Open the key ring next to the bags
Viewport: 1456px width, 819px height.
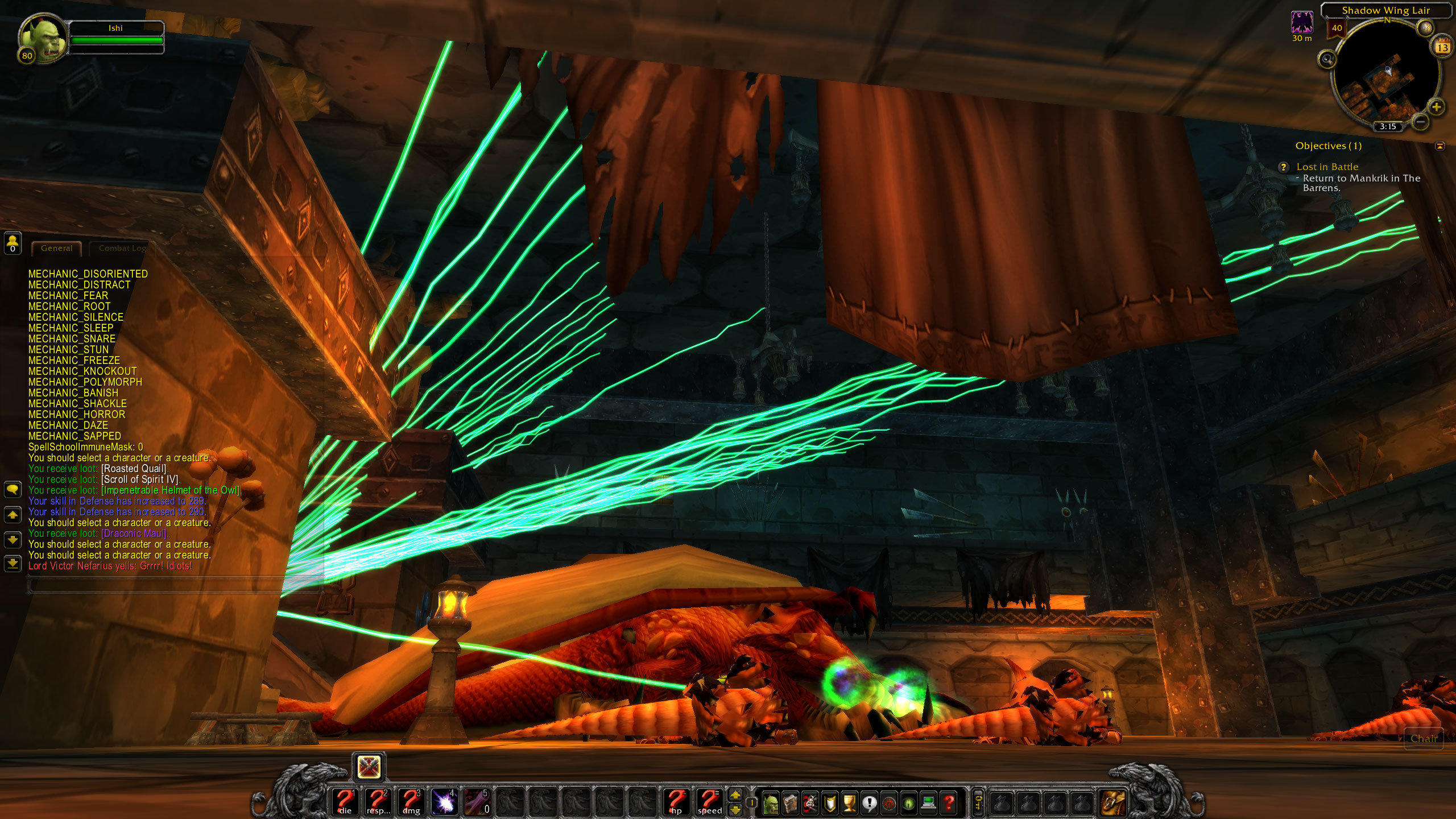click(978, 802)
